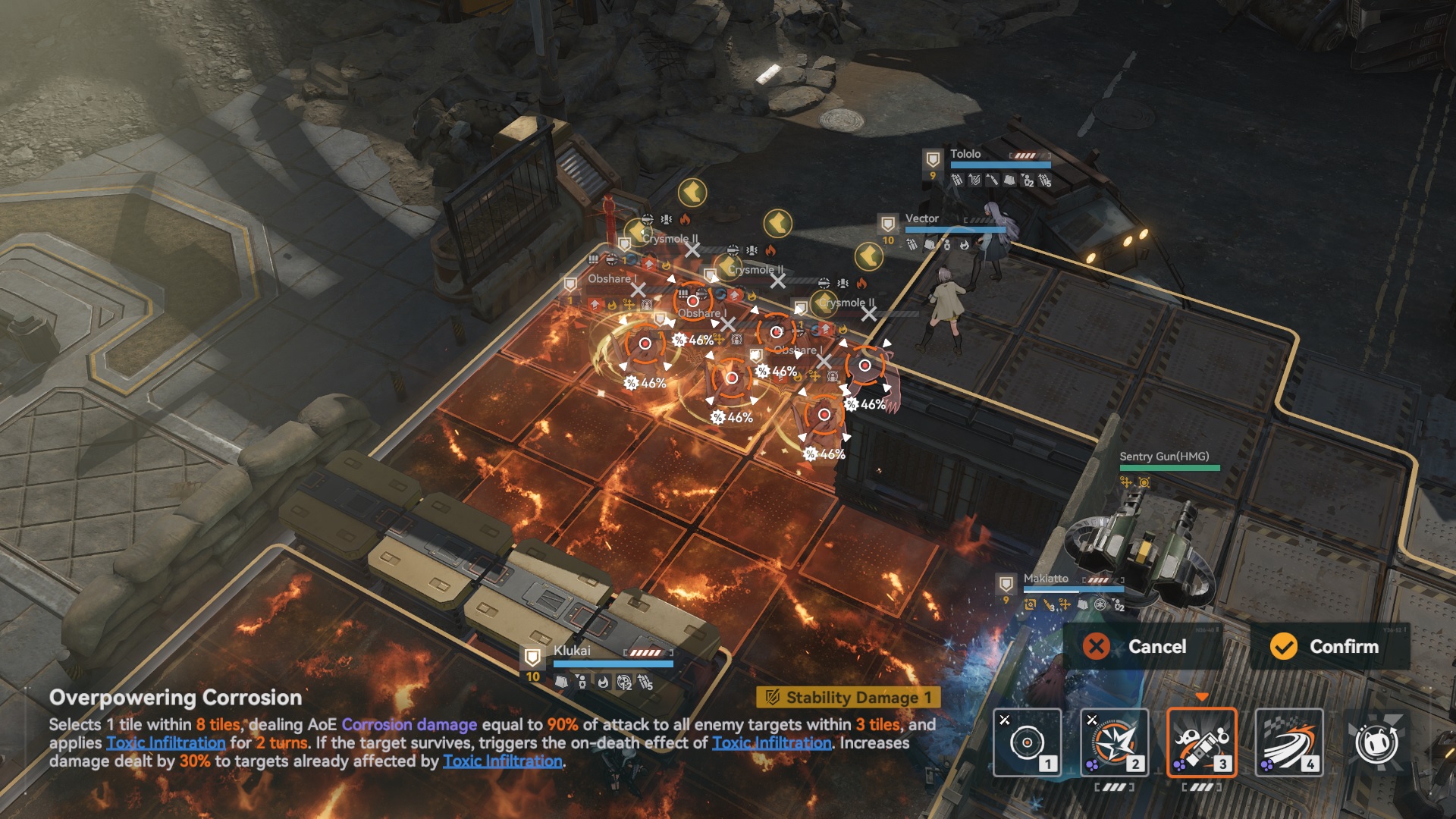Select Tololo's unit nameplate
Image resolution: width=1456 pixels, height=819 pixels.
pos(965,154)
